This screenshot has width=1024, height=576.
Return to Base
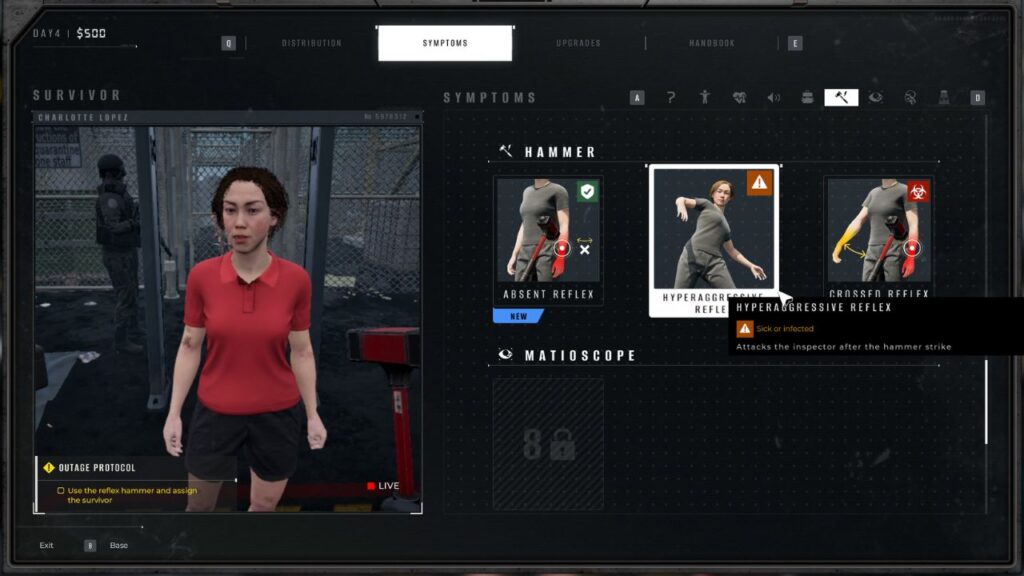tap(118, 545)
